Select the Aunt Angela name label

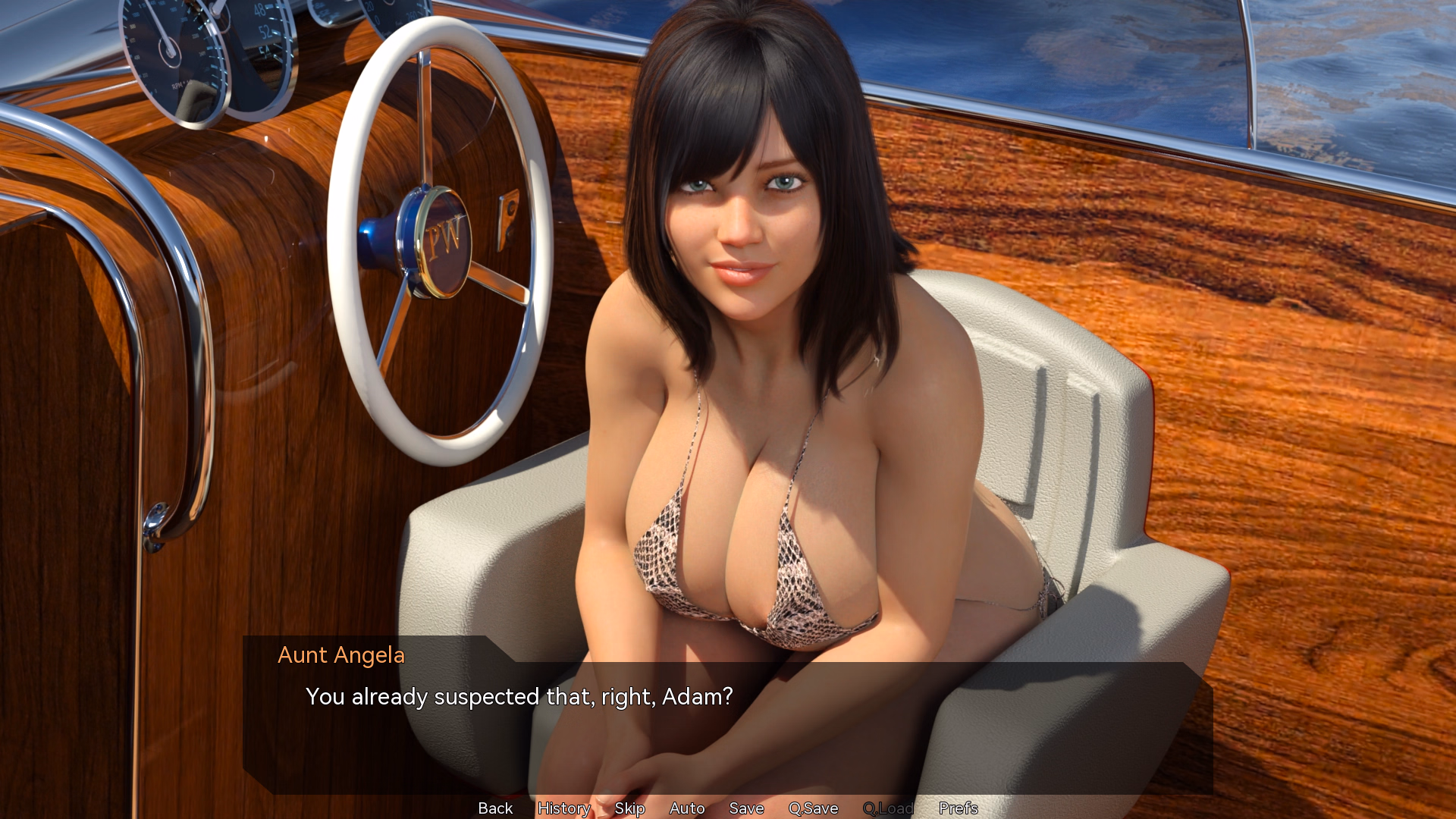(x=341, y=655)
